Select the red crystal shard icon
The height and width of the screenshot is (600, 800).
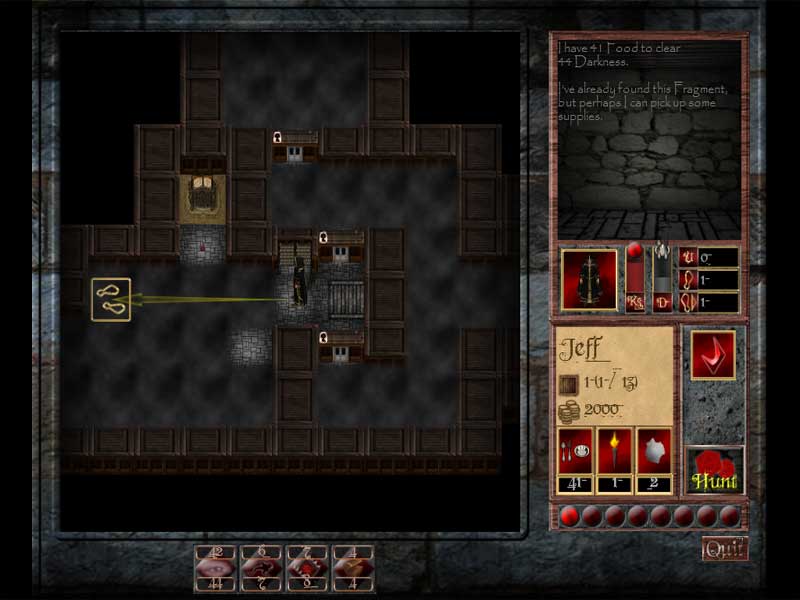(712, 355)
